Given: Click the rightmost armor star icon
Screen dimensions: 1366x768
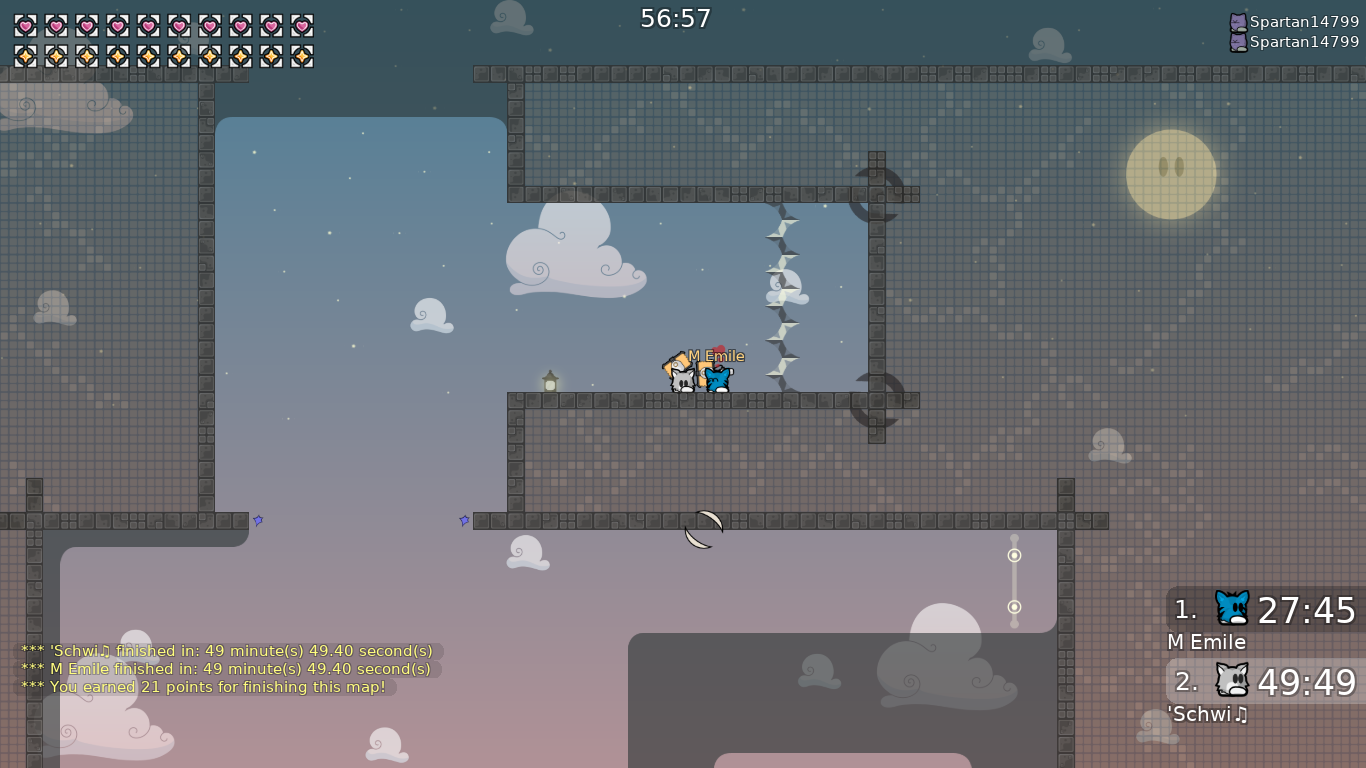Looking at the screenshot, I should point(303,55).
